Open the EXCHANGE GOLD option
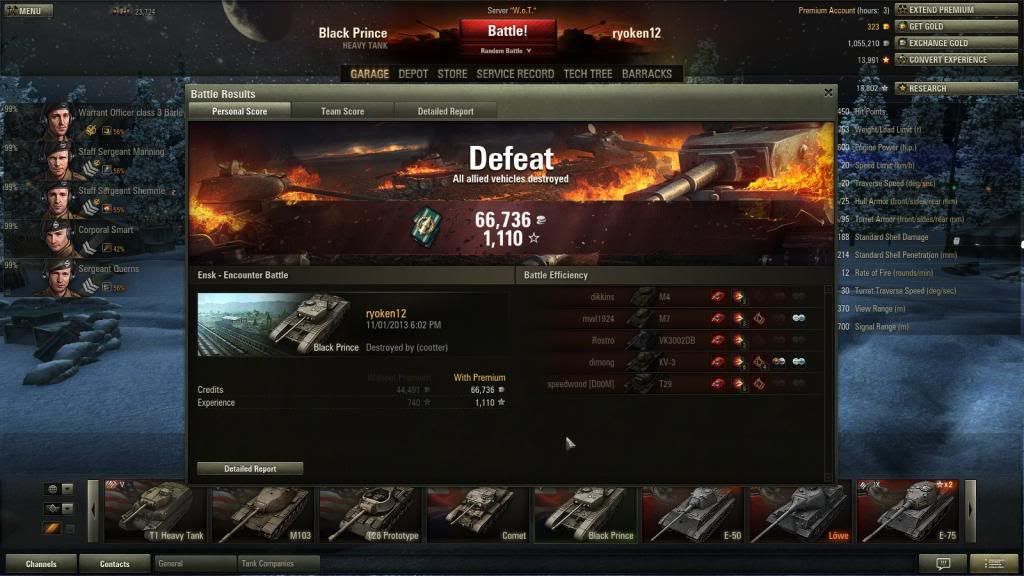 (x=954, y=44)
